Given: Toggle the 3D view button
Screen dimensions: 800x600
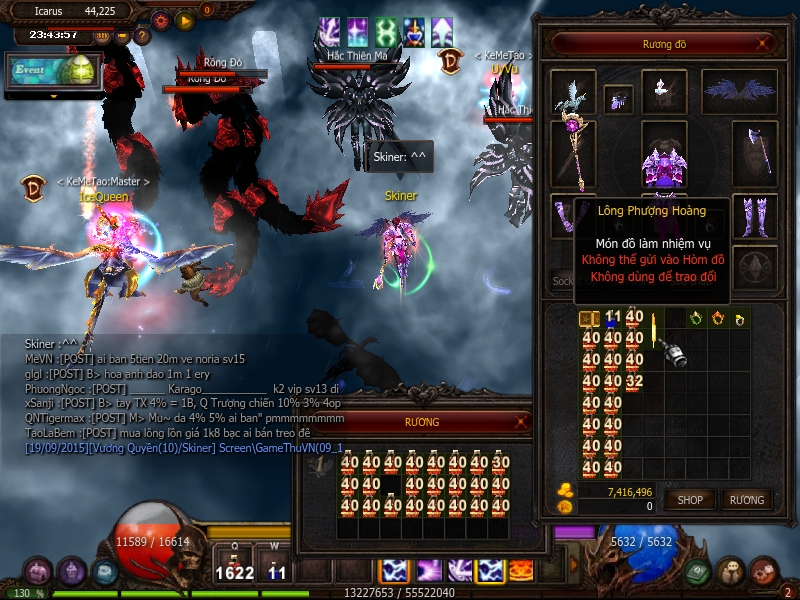Looking at the screenshot, I should pyautogui.click(x=102, y=36).
